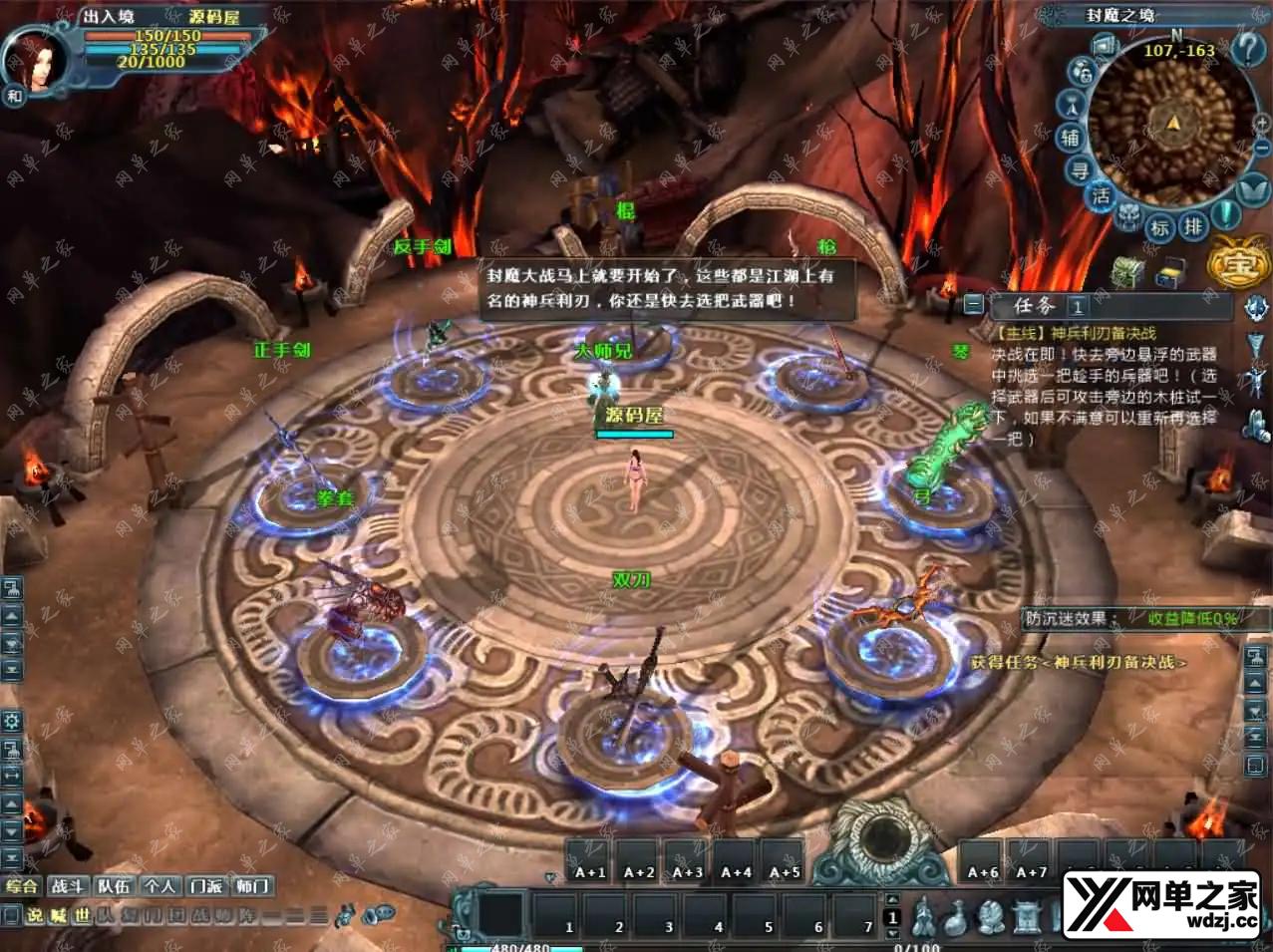Switch to the 师门 chat tab
This screenshot has width=1273, height=952.
252,885
